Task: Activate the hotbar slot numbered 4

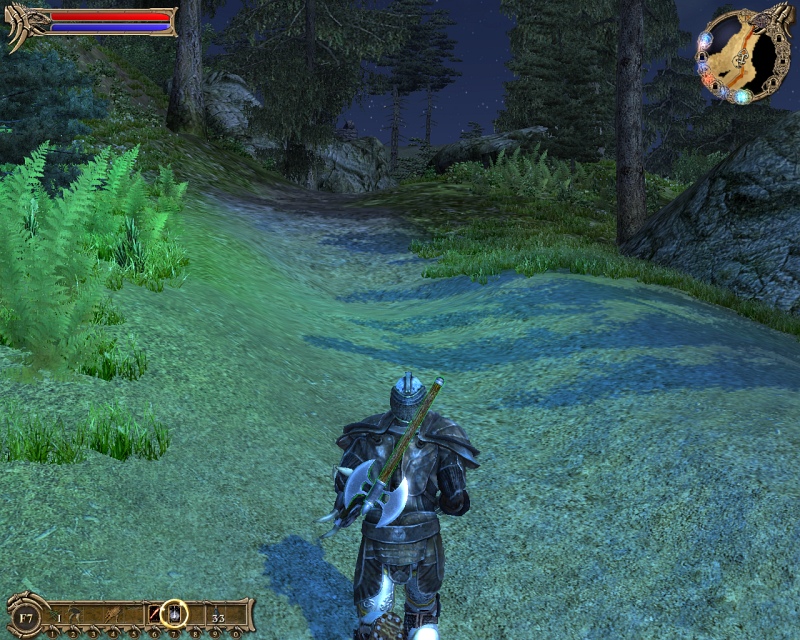Action: [x=116, y=616]
